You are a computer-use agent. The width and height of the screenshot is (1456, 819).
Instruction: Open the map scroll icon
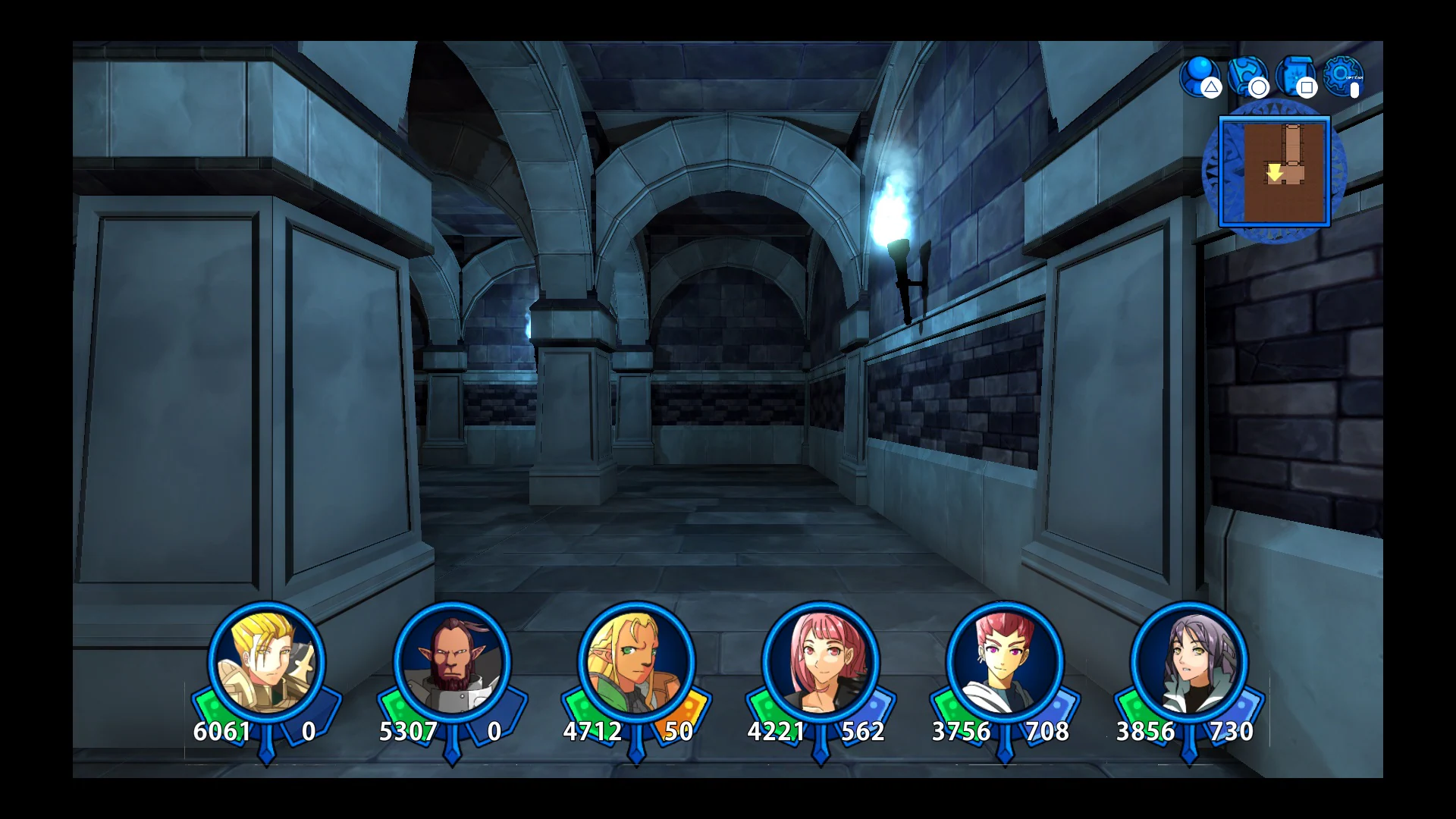point(1294,75)
